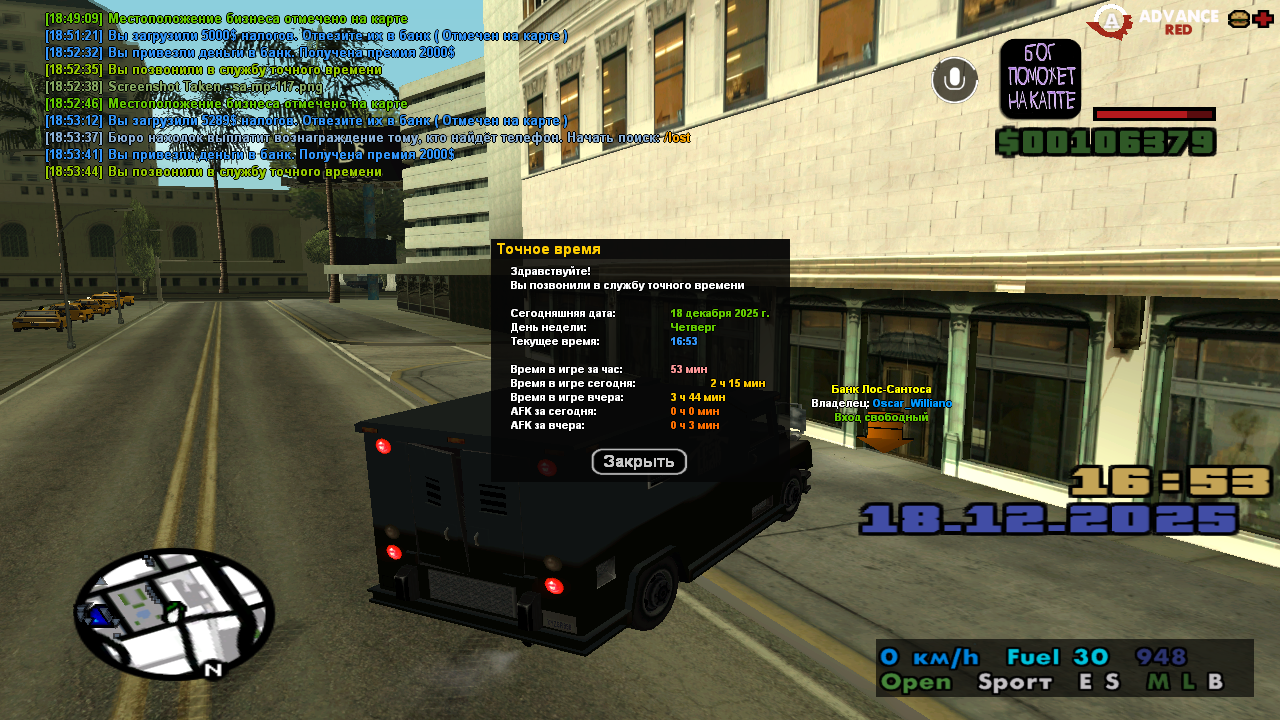Open the circular radar minimap

[x=174, y=613]
